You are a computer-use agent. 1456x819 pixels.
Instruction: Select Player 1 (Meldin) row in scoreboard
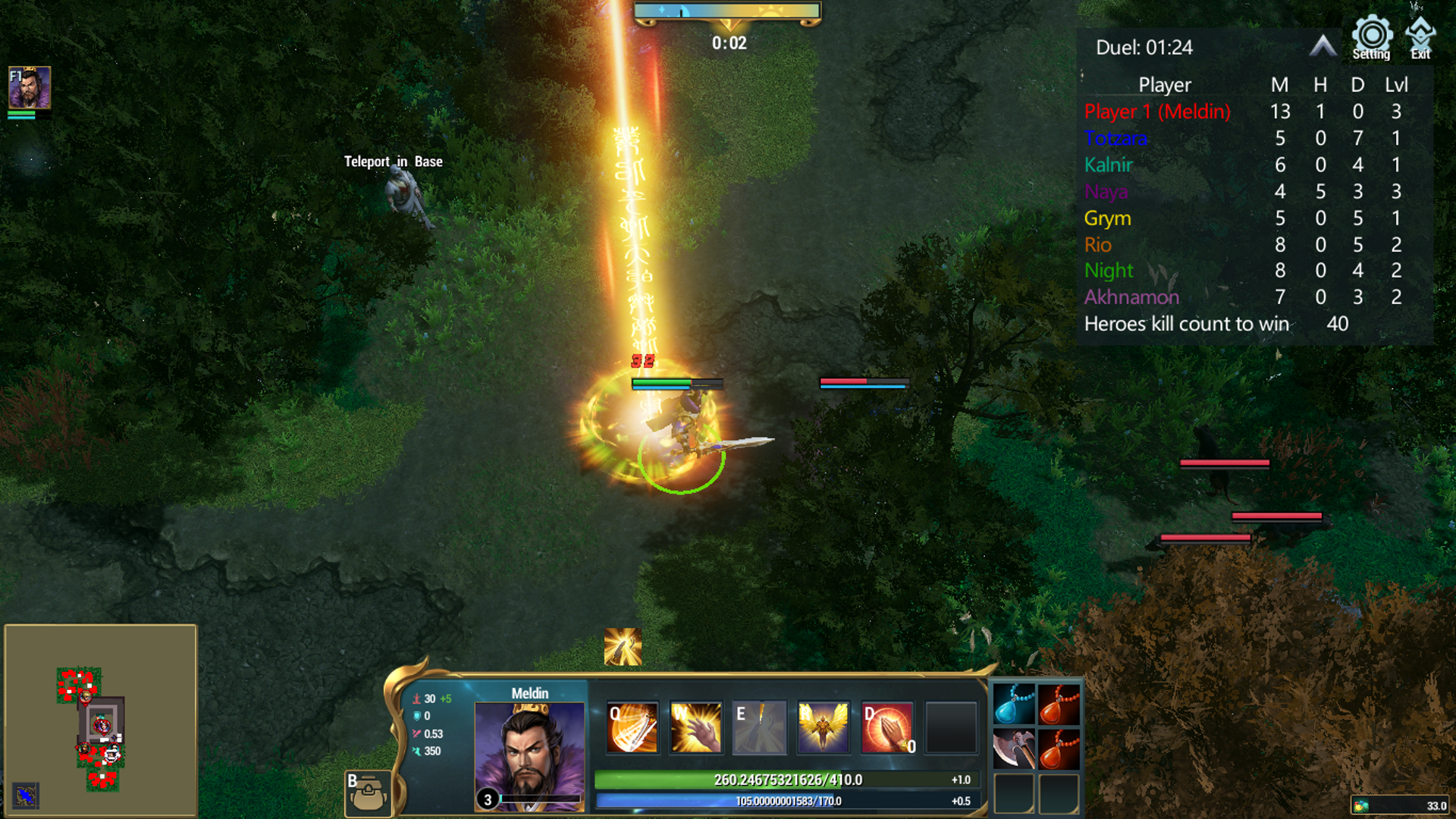click(1156, 111)
